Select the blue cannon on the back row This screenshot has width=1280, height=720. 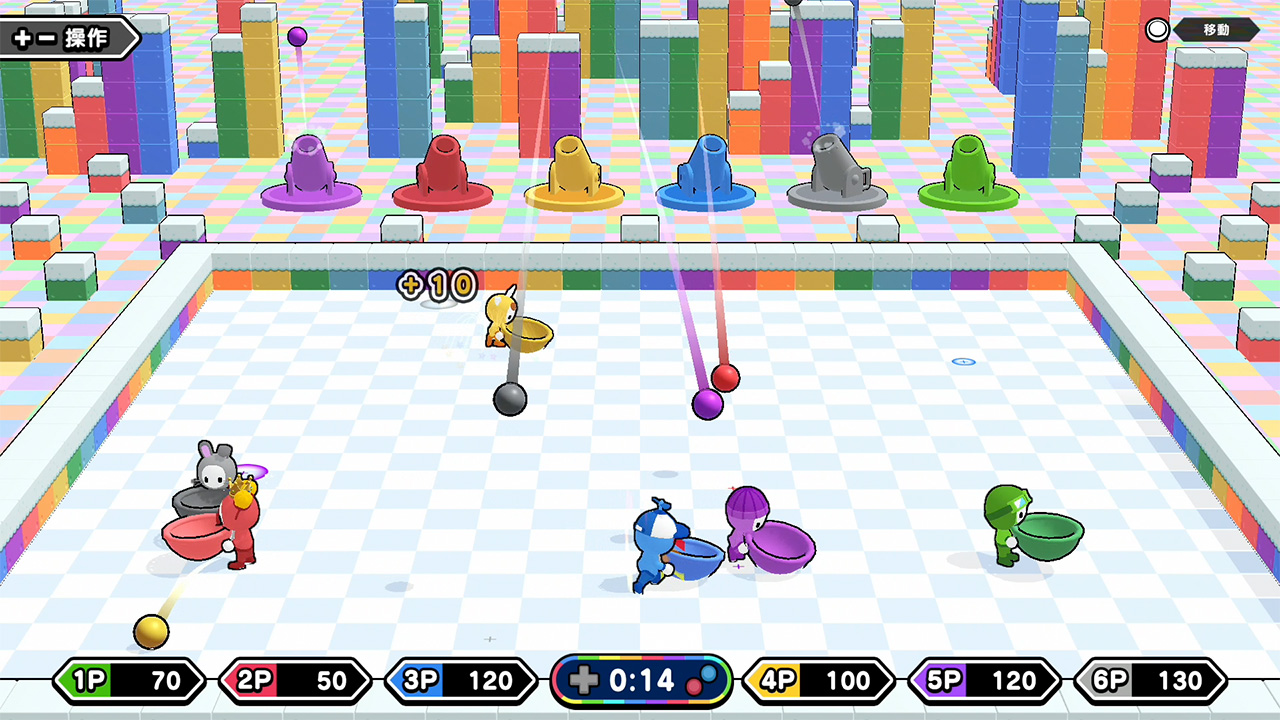pyautogui.click(x=706, y=172)
